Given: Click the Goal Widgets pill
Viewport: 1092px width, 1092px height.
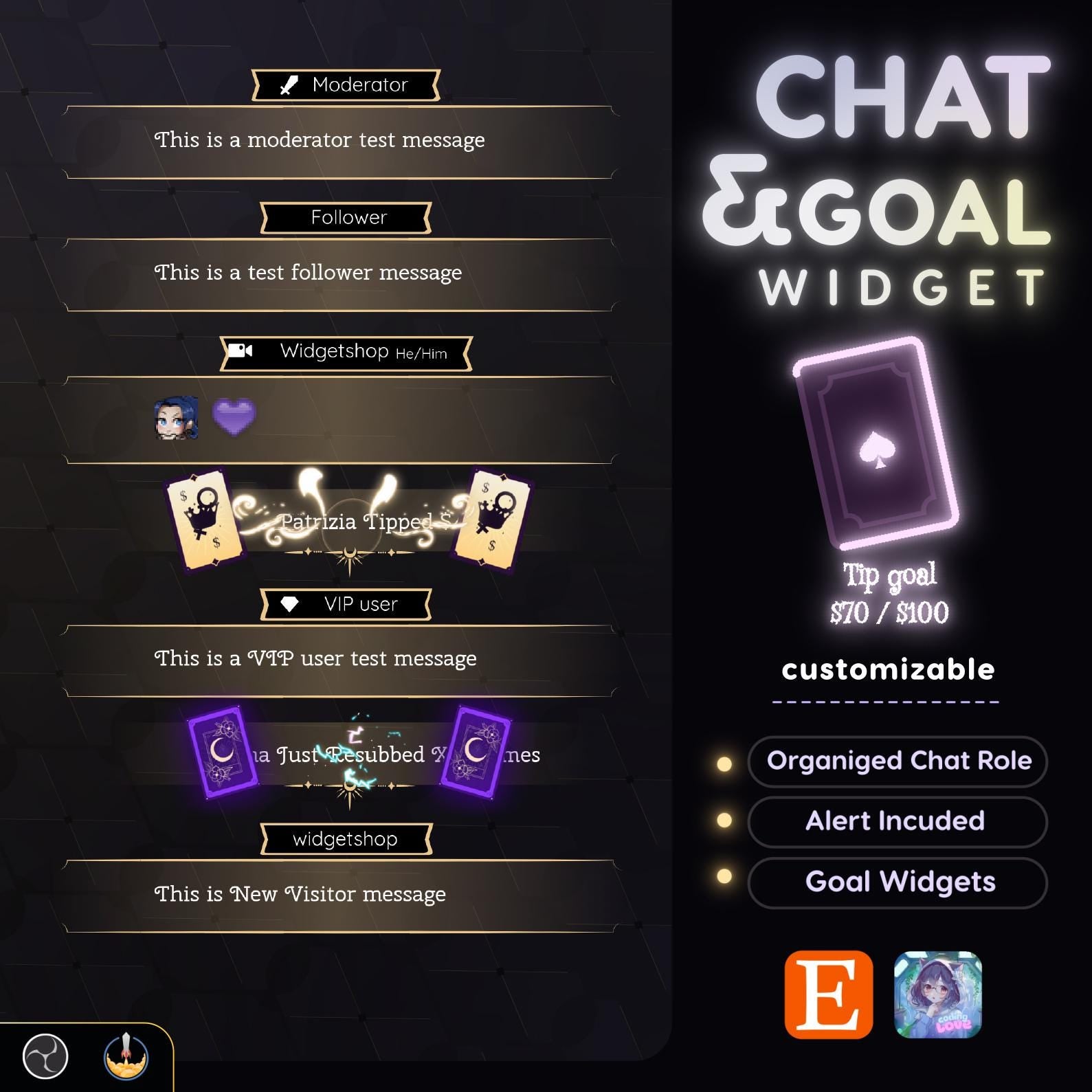Looking at the screenshot, I should coord(898,882).
